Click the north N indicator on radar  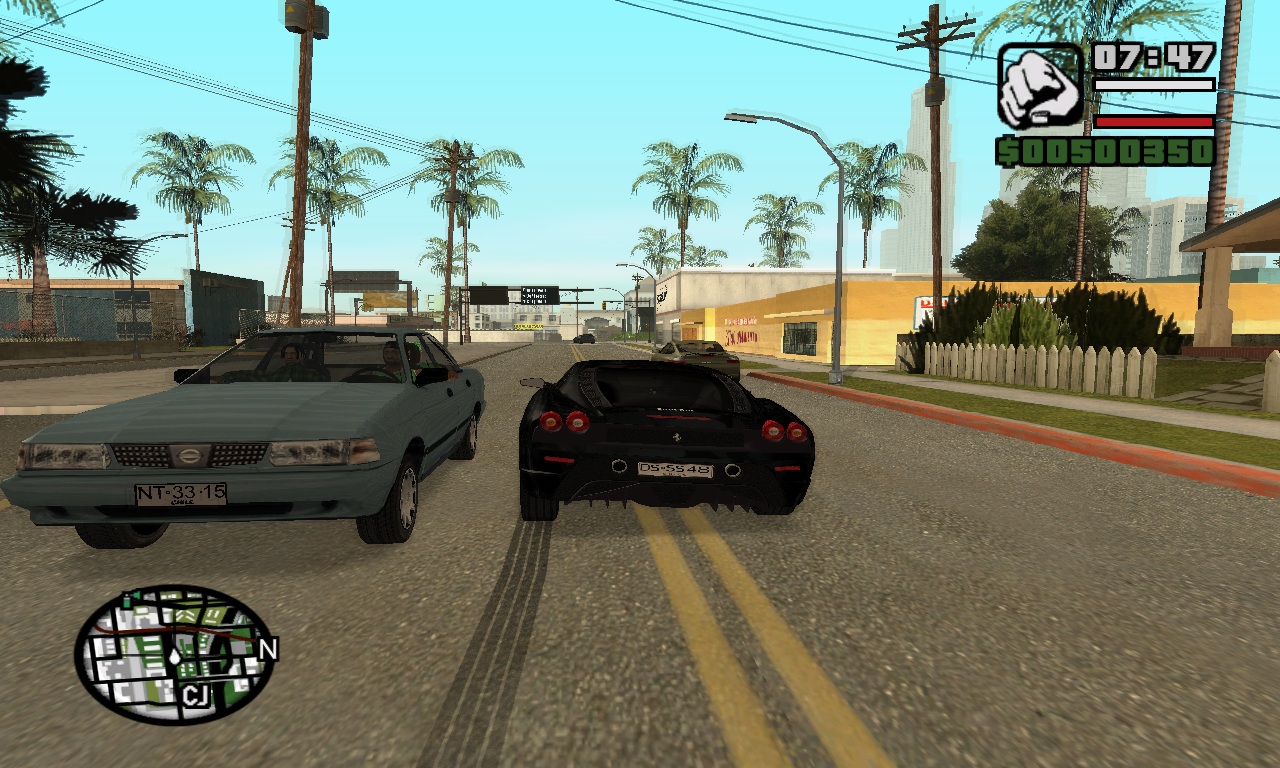pyautogui.click(x=267, y=650)
